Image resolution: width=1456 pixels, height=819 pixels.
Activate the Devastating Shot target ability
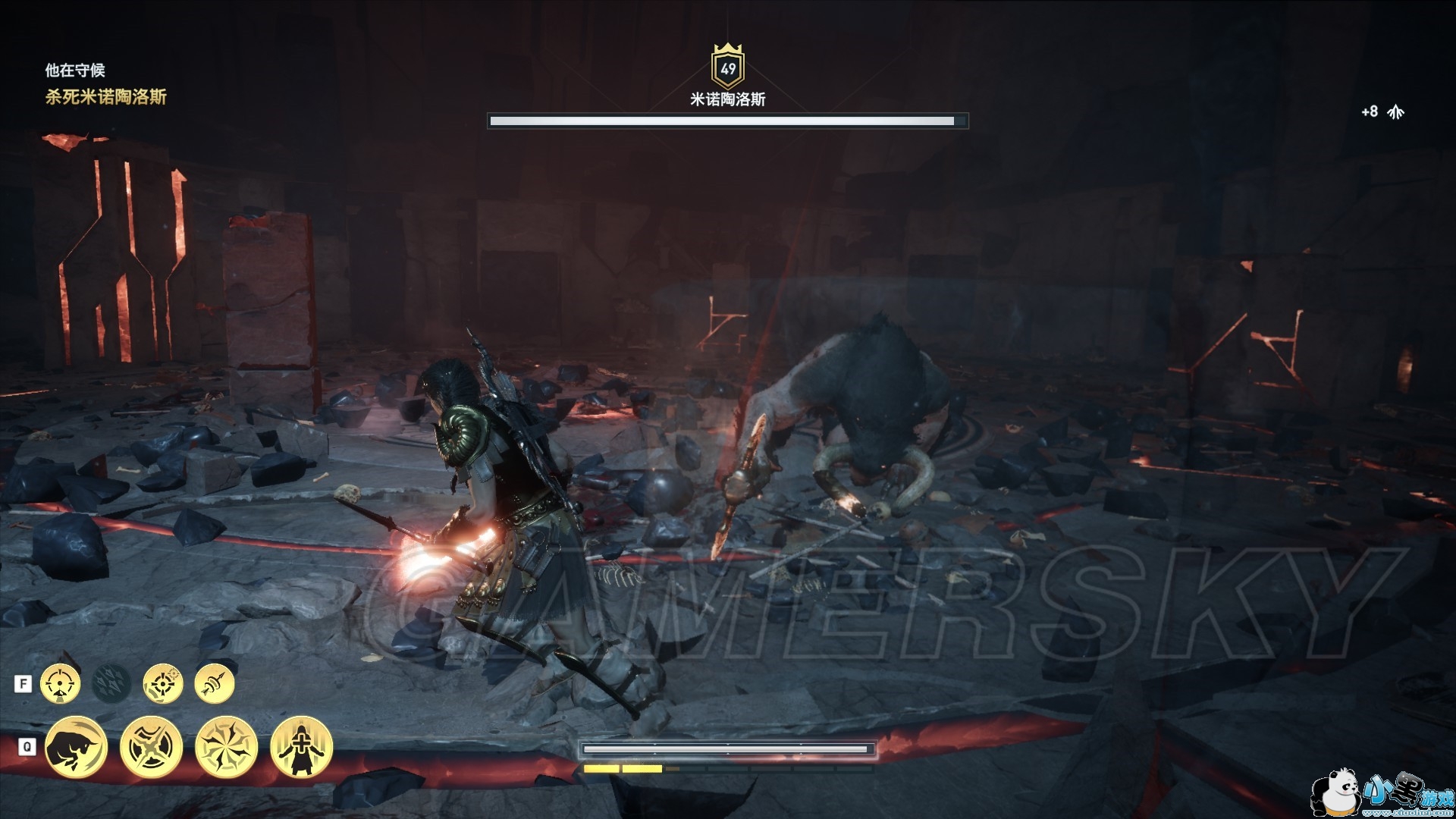click(163, 684)
